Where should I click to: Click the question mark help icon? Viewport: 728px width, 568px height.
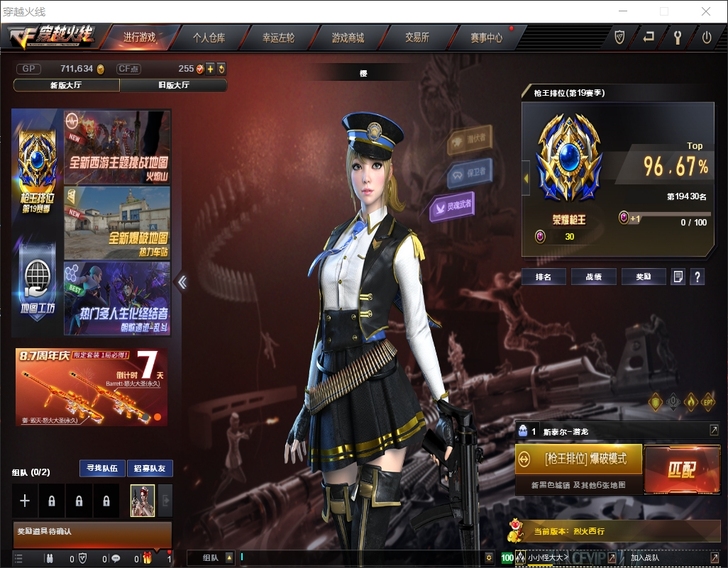(x=697, y=276)
